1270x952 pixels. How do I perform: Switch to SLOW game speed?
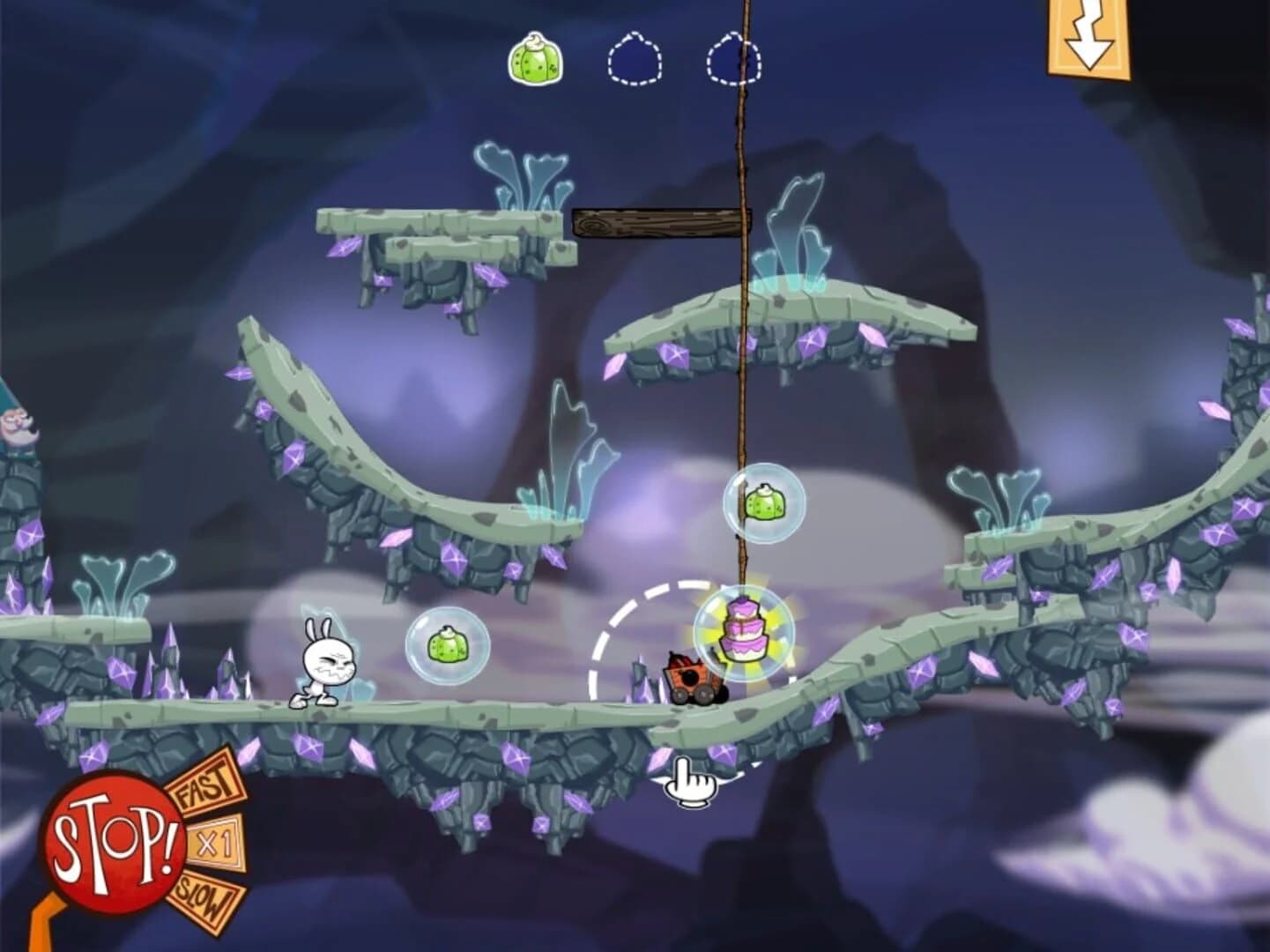pos(206,896)
